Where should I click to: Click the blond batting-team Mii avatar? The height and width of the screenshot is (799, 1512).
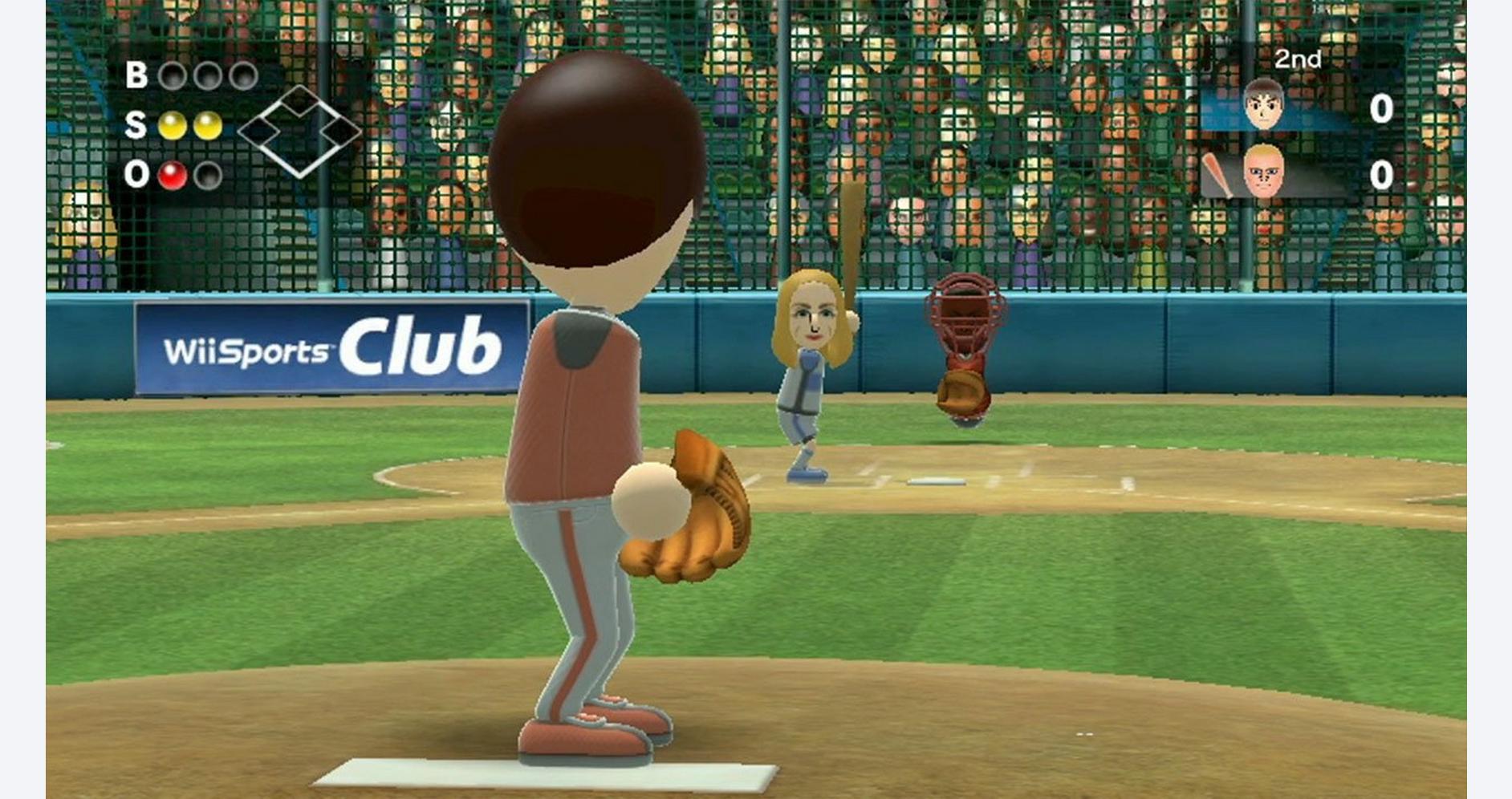coord(1263,171)
